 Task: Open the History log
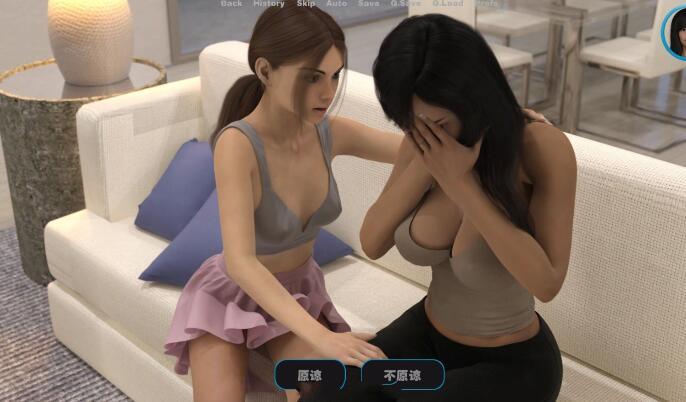(268, 4)
